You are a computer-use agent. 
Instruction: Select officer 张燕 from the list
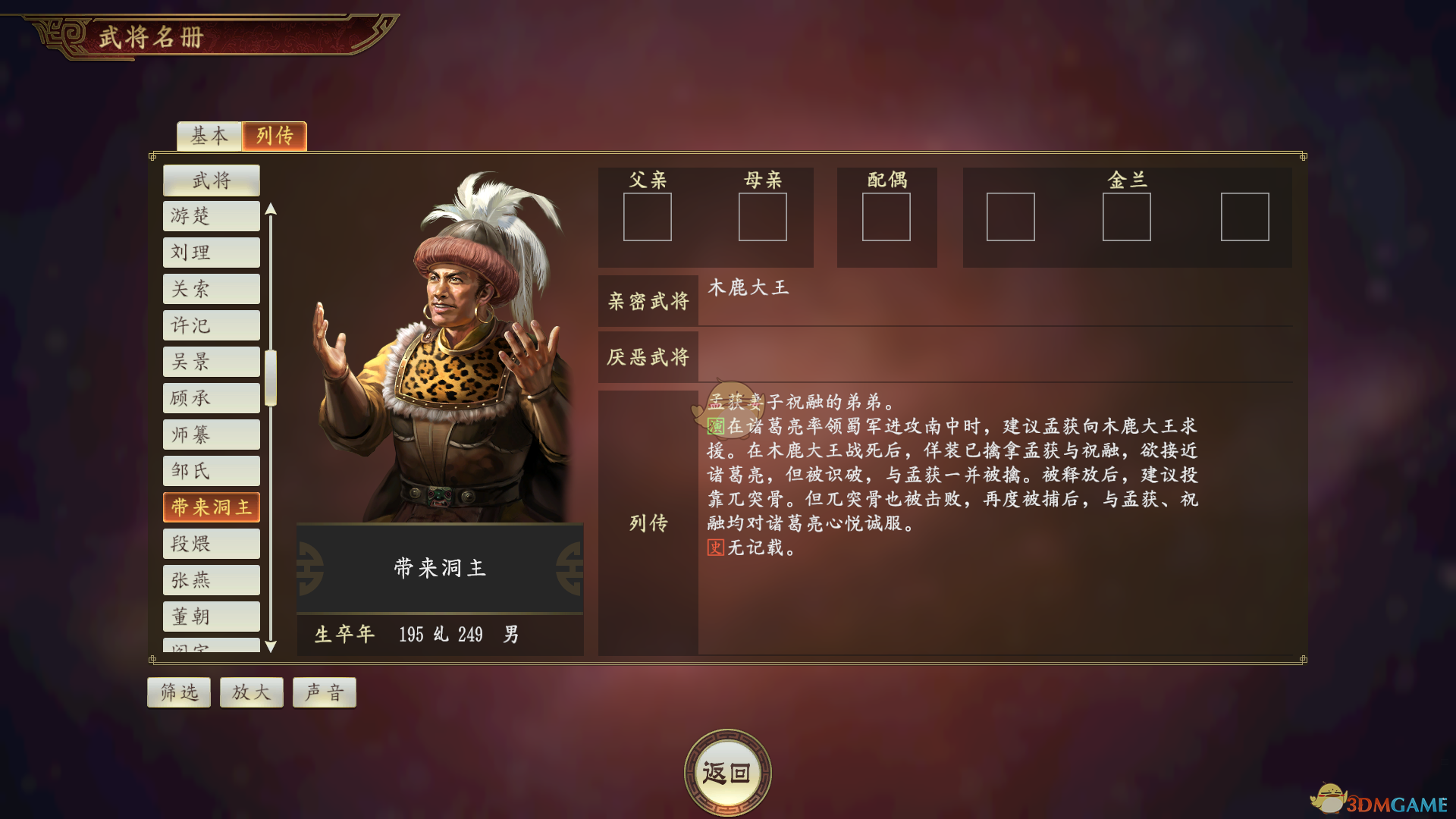click(211, 579)
